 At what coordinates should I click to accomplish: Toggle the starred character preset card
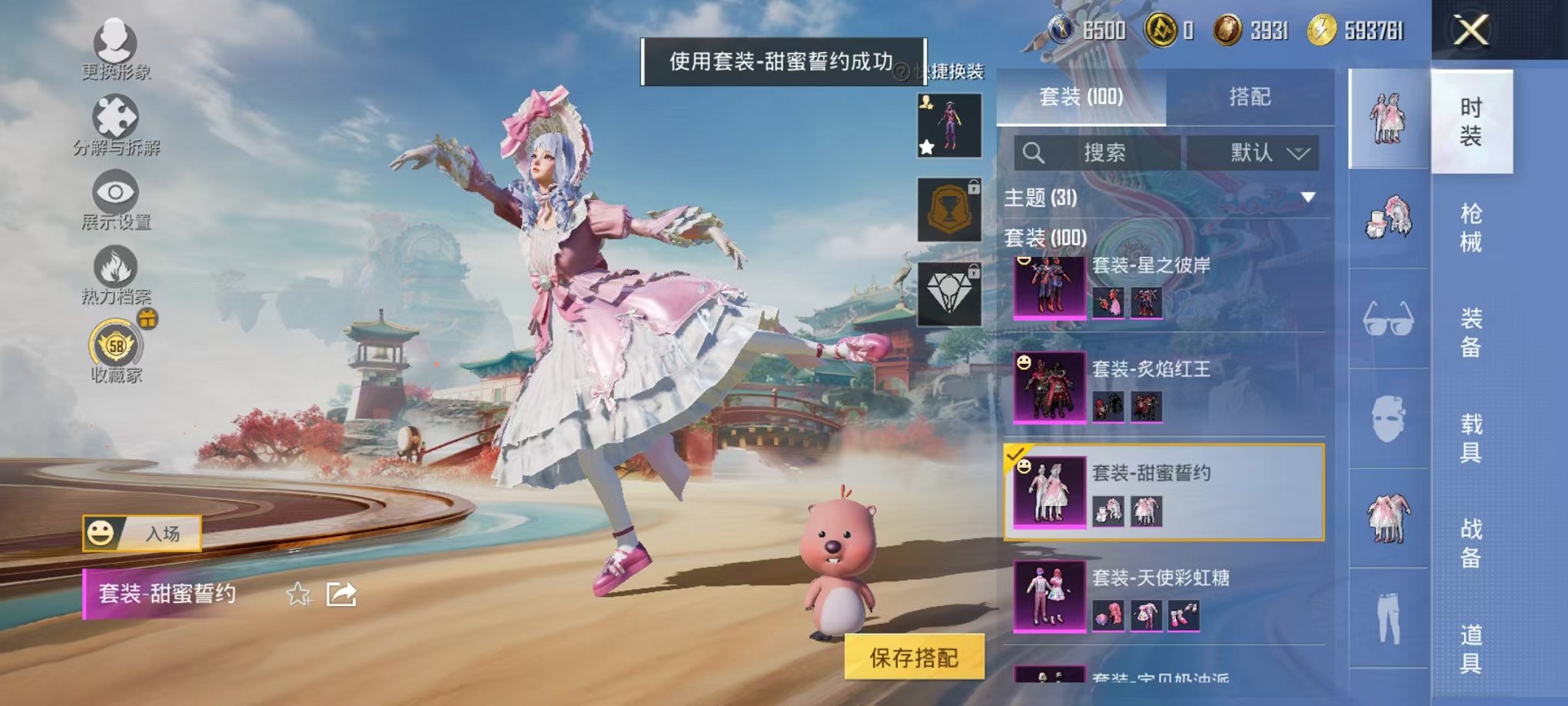click(950, 125)
